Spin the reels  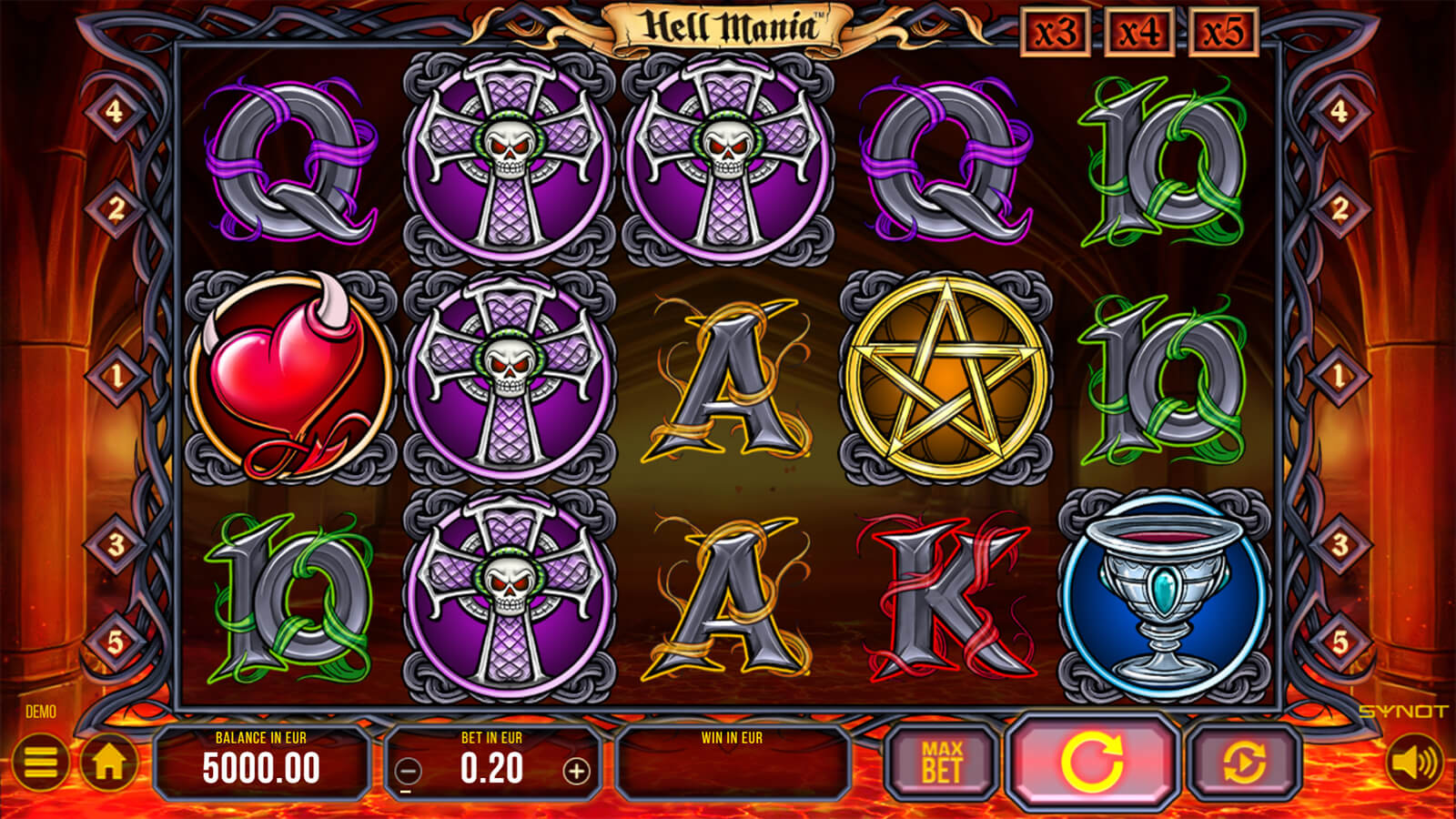click(1091, 763)
